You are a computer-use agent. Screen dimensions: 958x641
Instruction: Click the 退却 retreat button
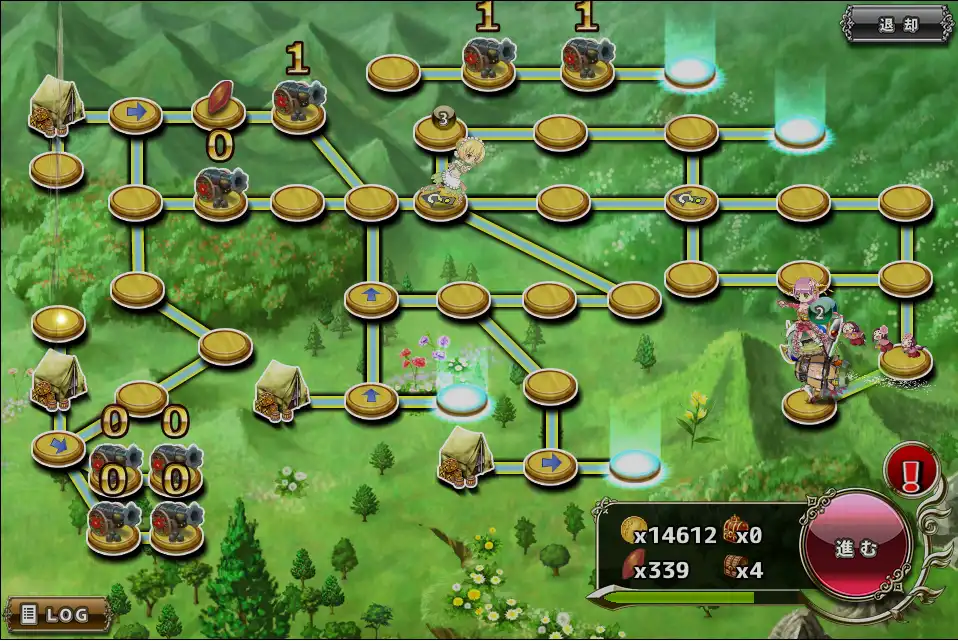[x=897, y=25]
